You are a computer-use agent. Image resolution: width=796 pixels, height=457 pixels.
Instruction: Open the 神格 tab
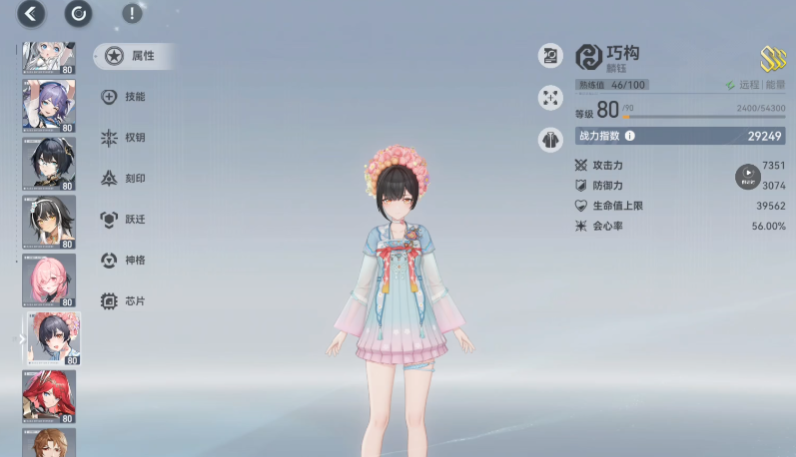coord(125,260)
